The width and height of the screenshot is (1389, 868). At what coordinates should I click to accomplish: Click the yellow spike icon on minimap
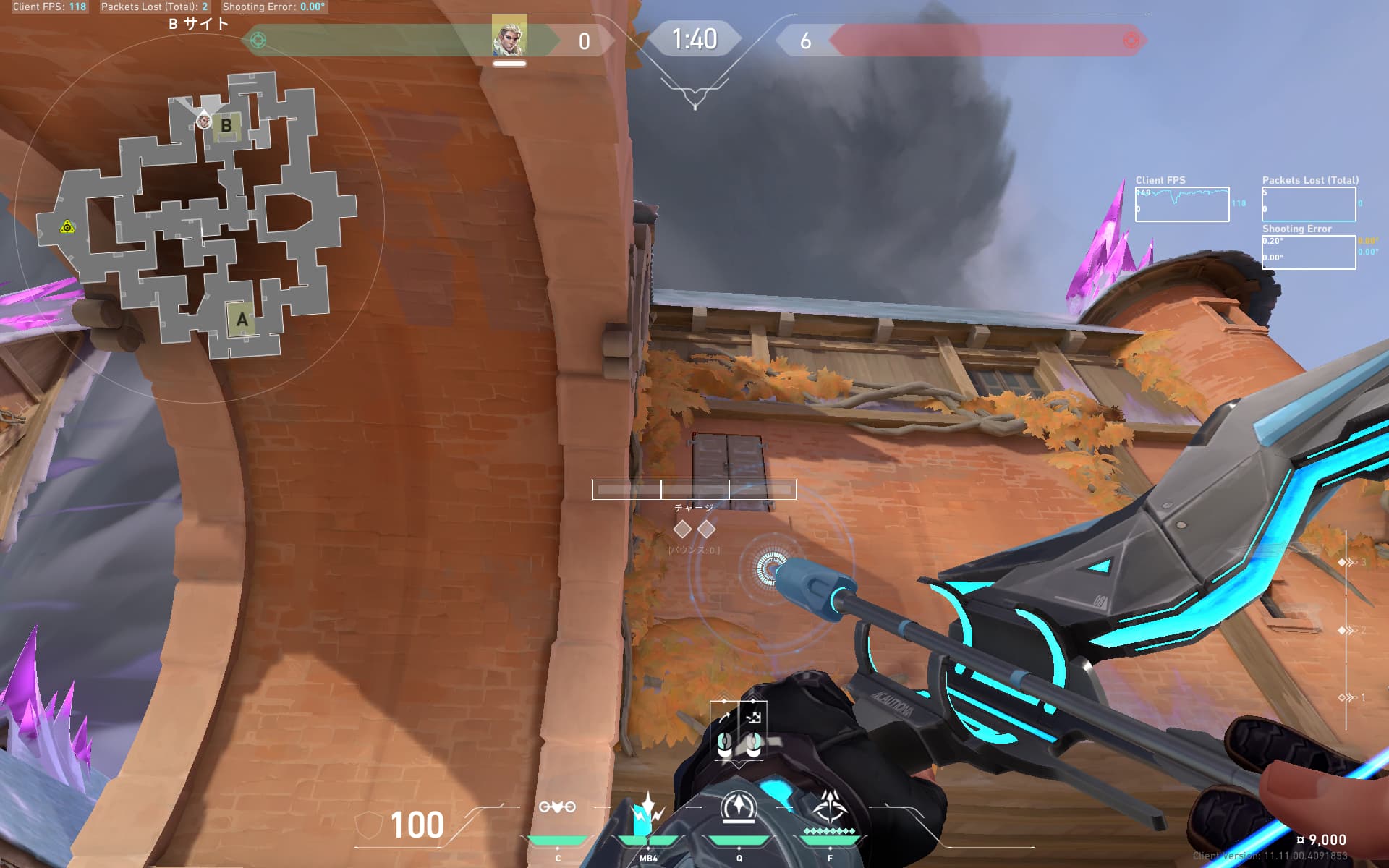[67, 227]
